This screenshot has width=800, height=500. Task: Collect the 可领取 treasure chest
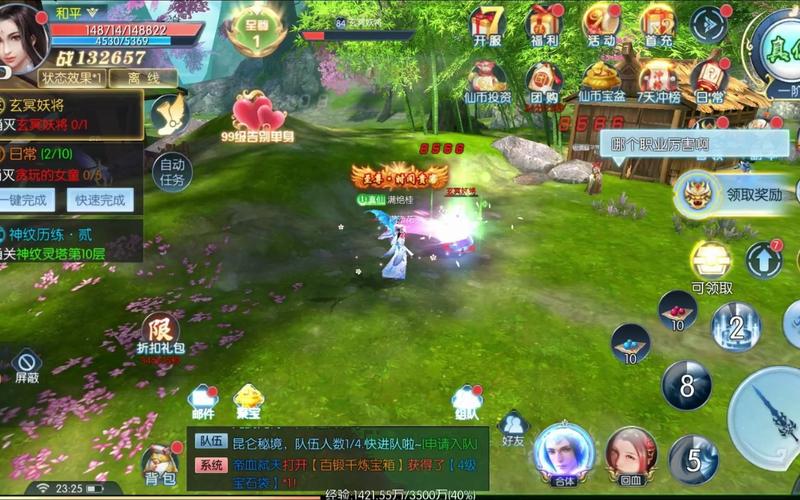(x=711, y=265)
